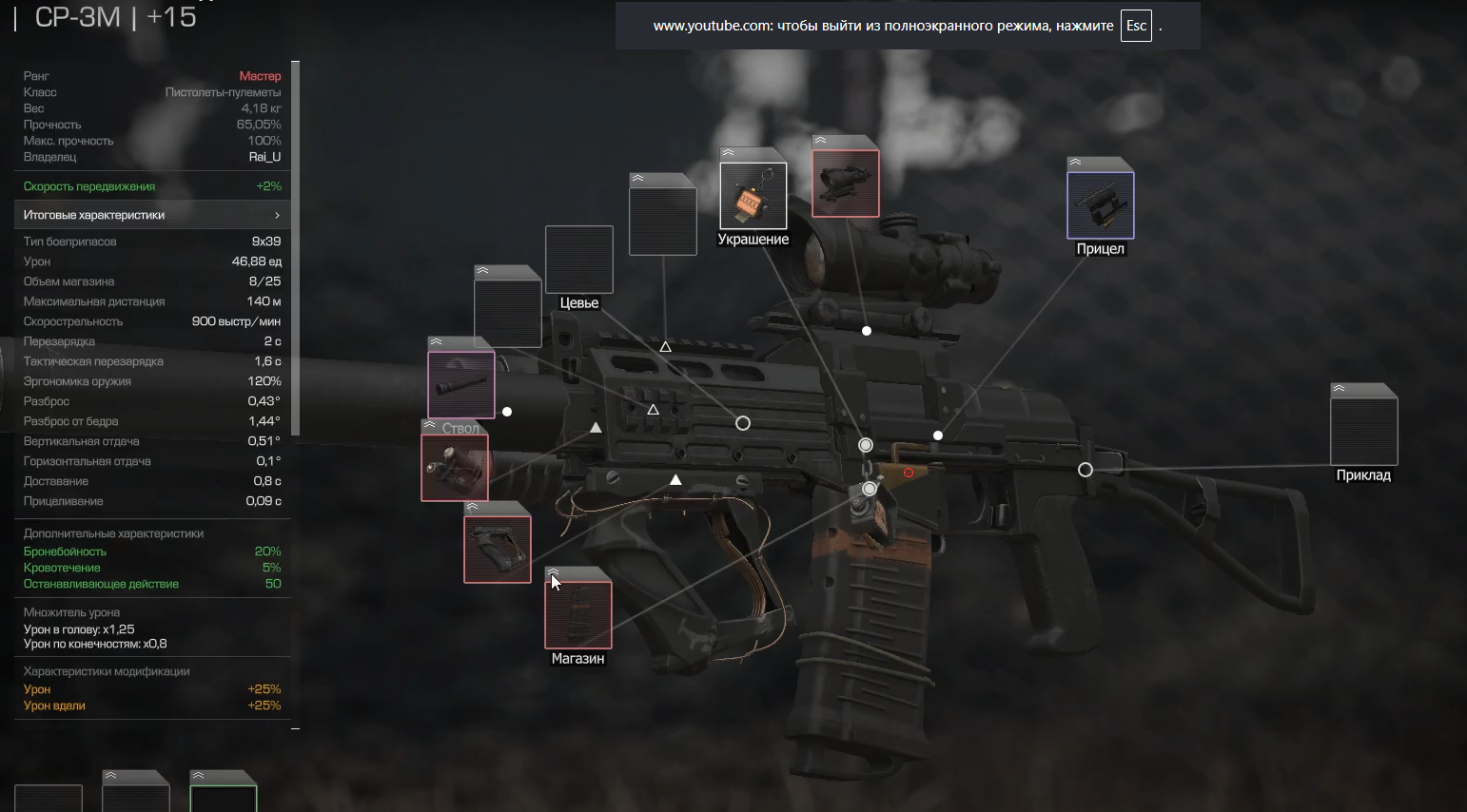Select the Украшение charm slot

coord(753,196)
